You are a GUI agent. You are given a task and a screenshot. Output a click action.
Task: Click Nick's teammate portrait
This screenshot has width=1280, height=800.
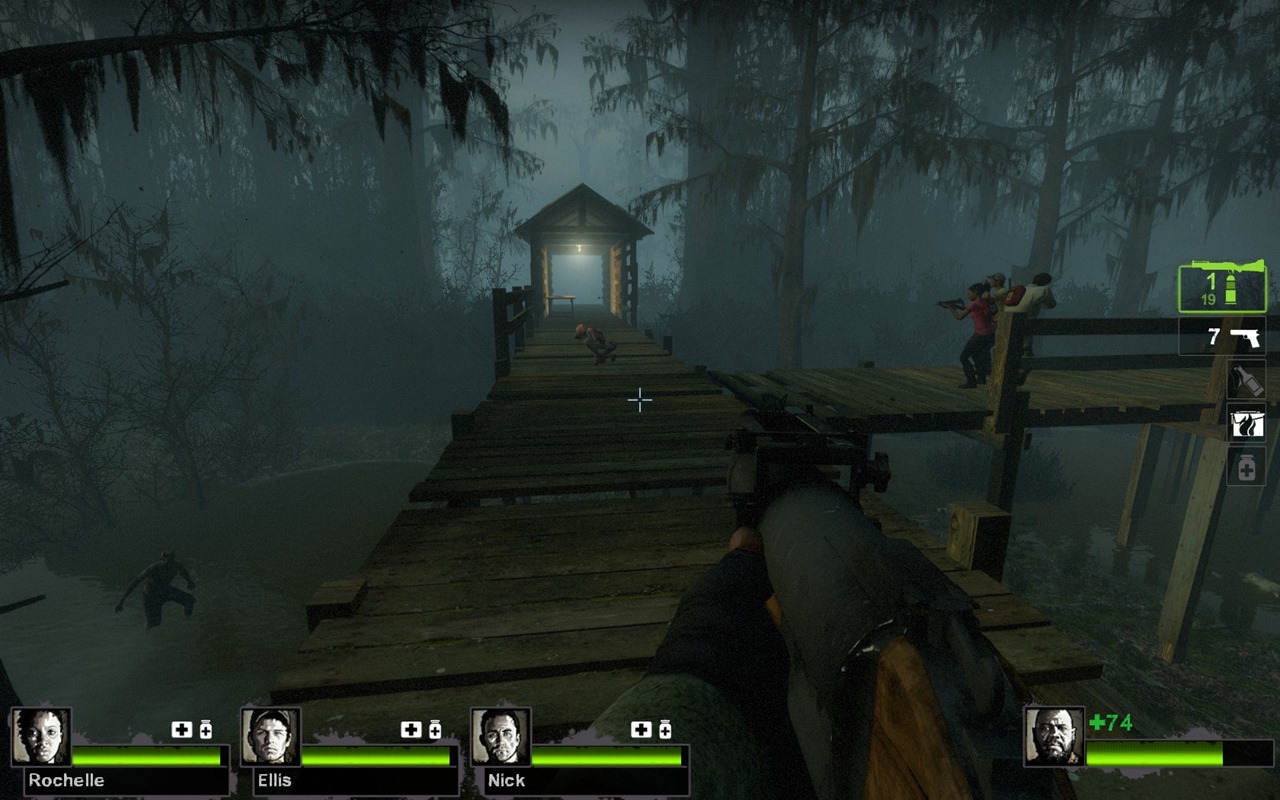coord(501,737)
